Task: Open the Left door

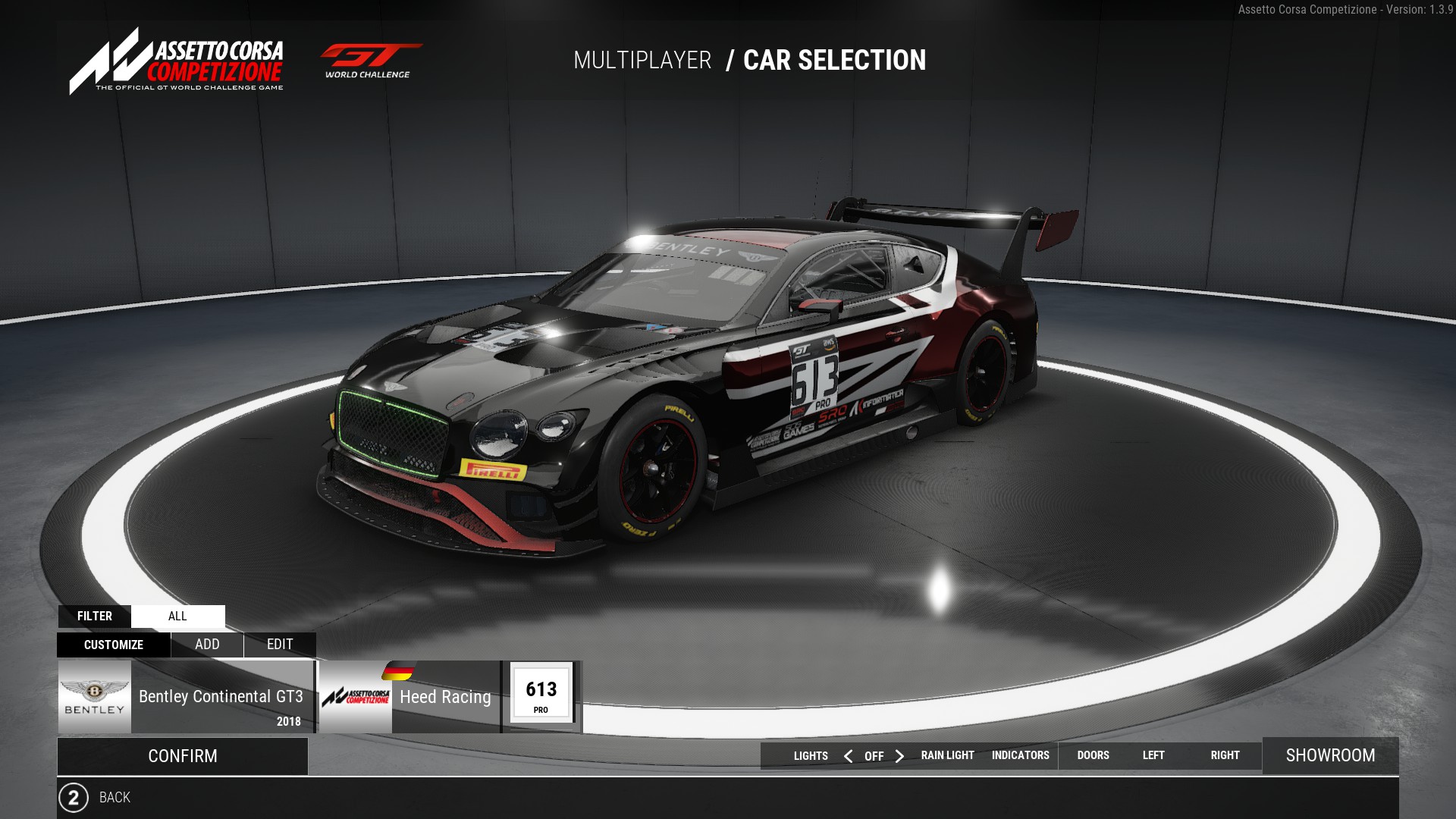Action: click(x=1153, y=755)
